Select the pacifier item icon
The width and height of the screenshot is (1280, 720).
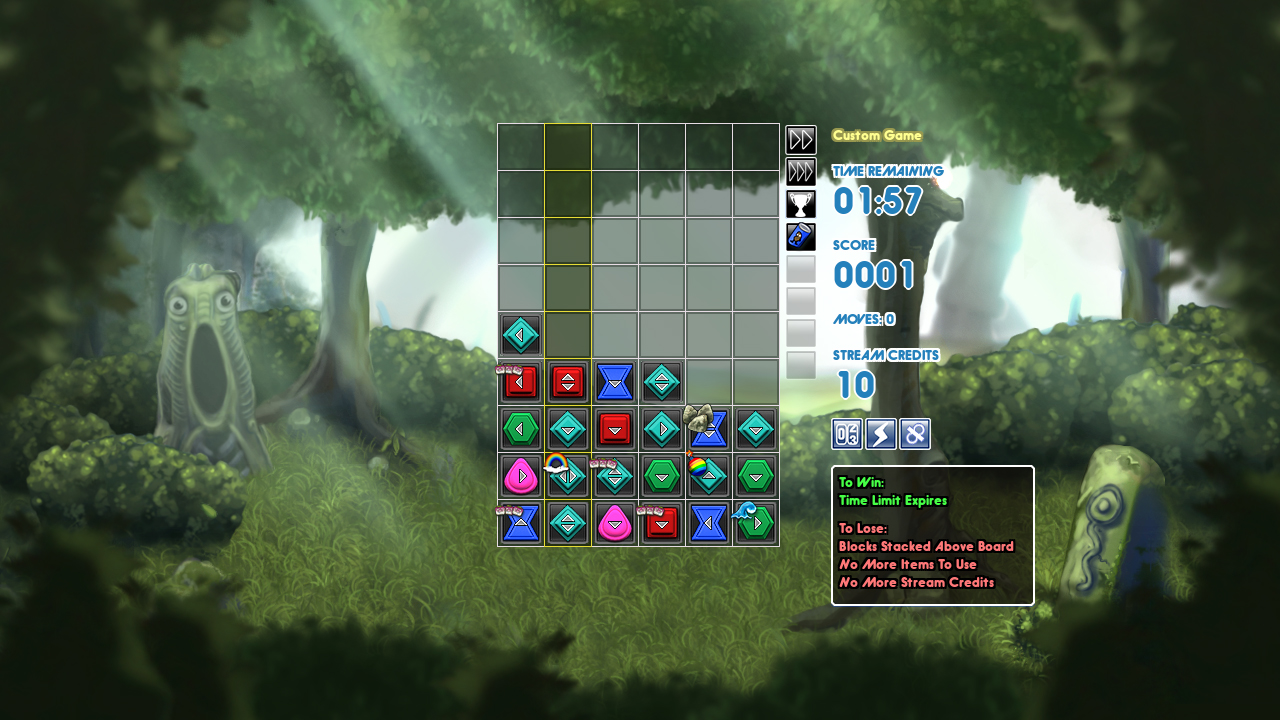(x=913, y=434)
